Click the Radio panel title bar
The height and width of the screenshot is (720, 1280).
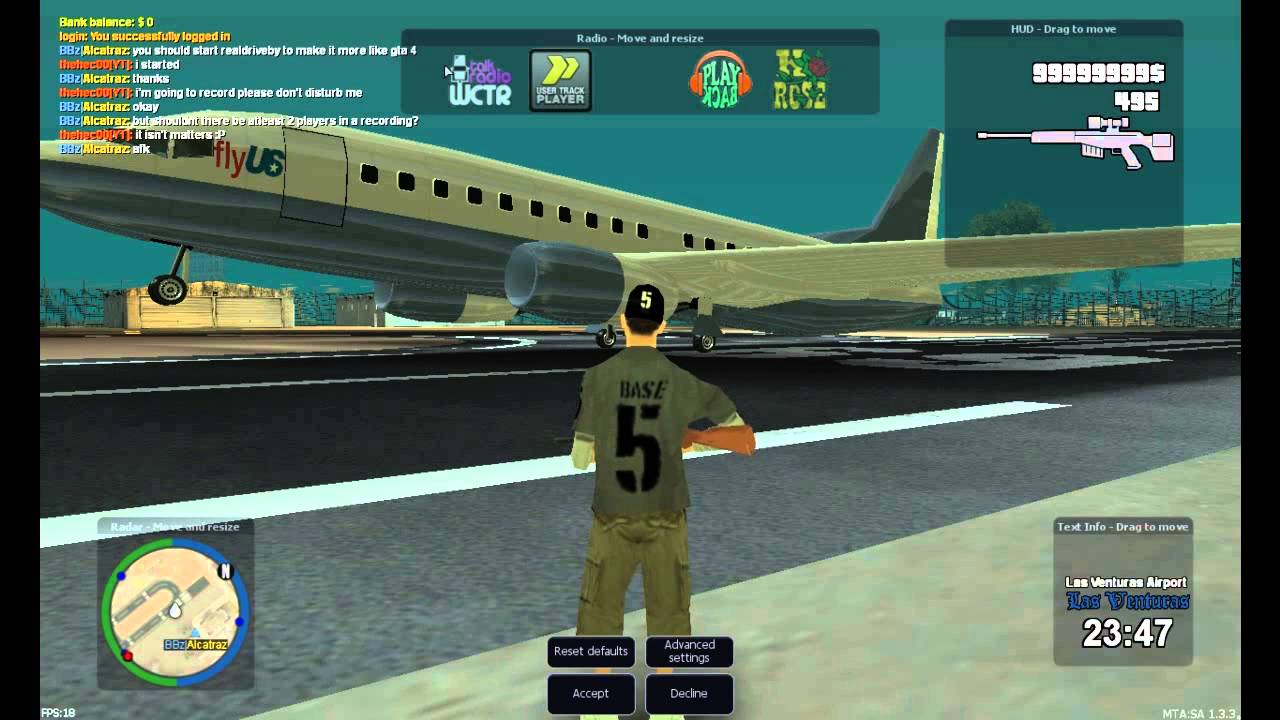point(640,38)
